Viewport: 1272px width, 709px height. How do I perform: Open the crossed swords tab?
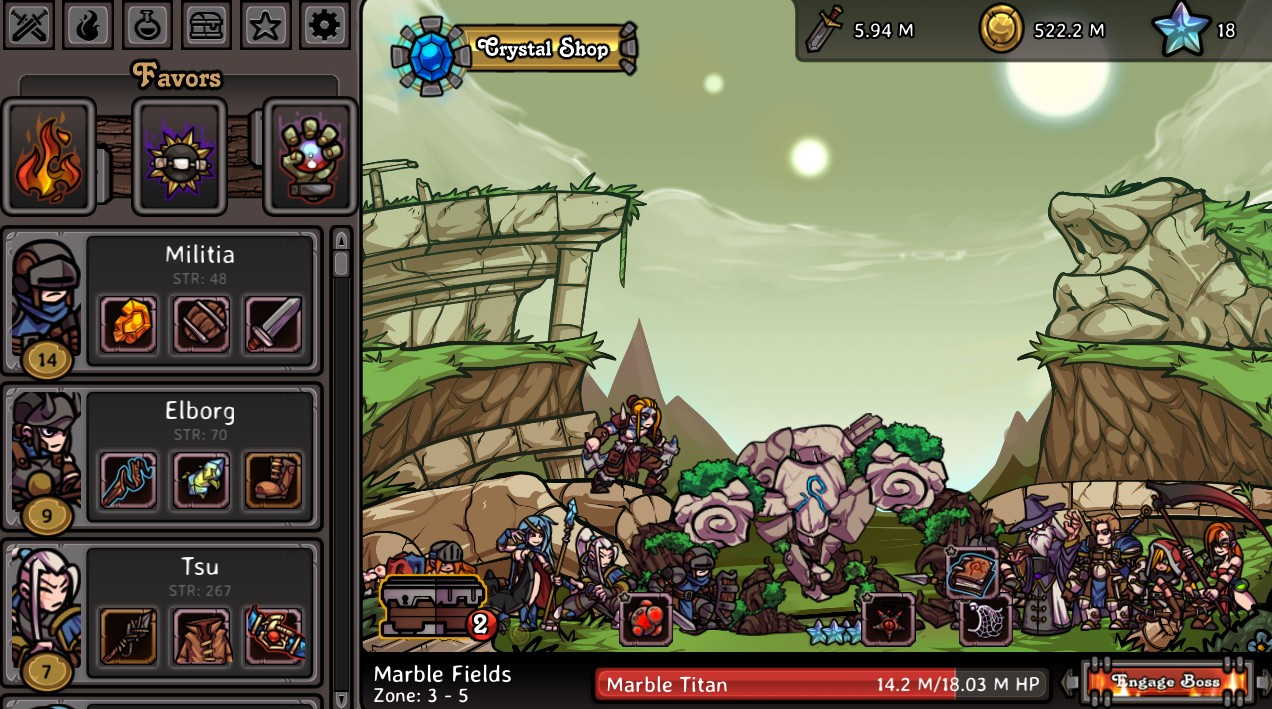29,25
